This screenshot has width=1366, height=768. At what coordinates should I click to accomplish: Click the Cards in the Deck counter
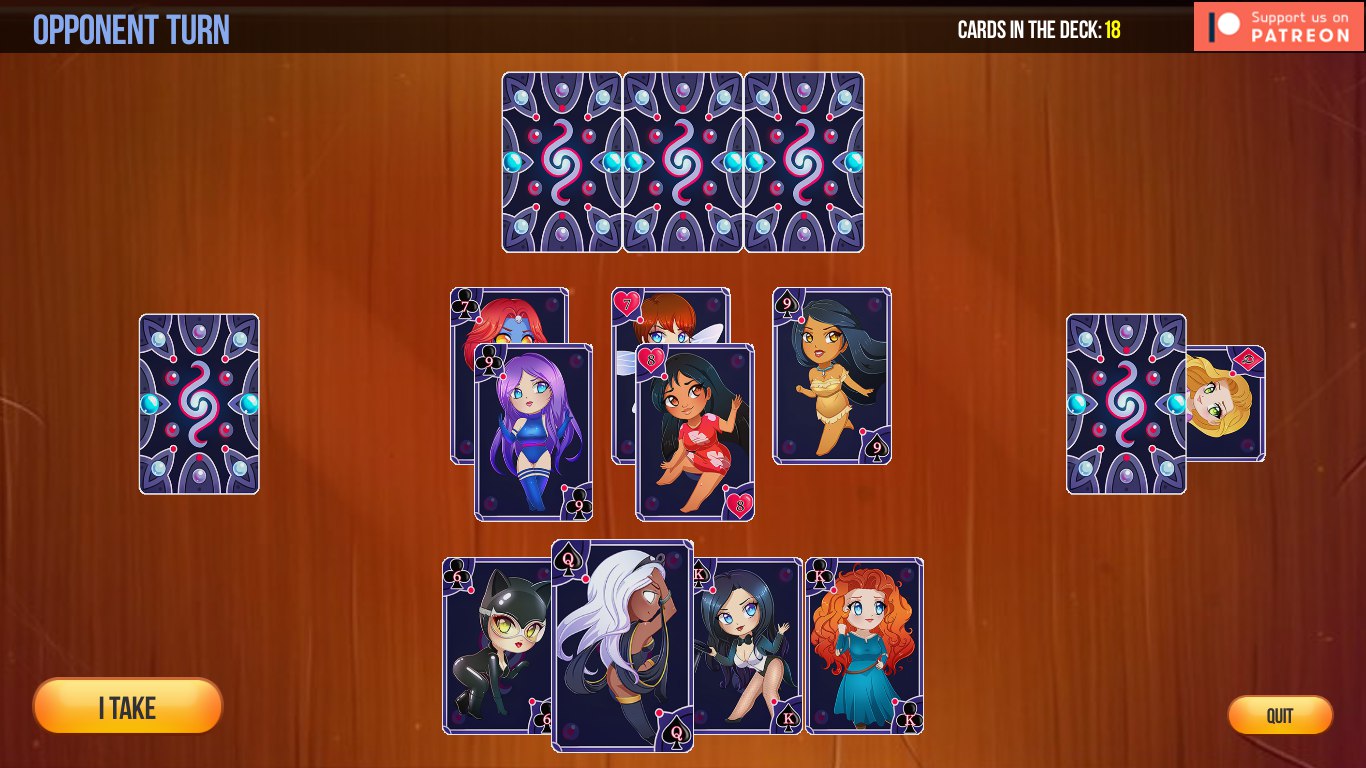tap(1040, 30)
